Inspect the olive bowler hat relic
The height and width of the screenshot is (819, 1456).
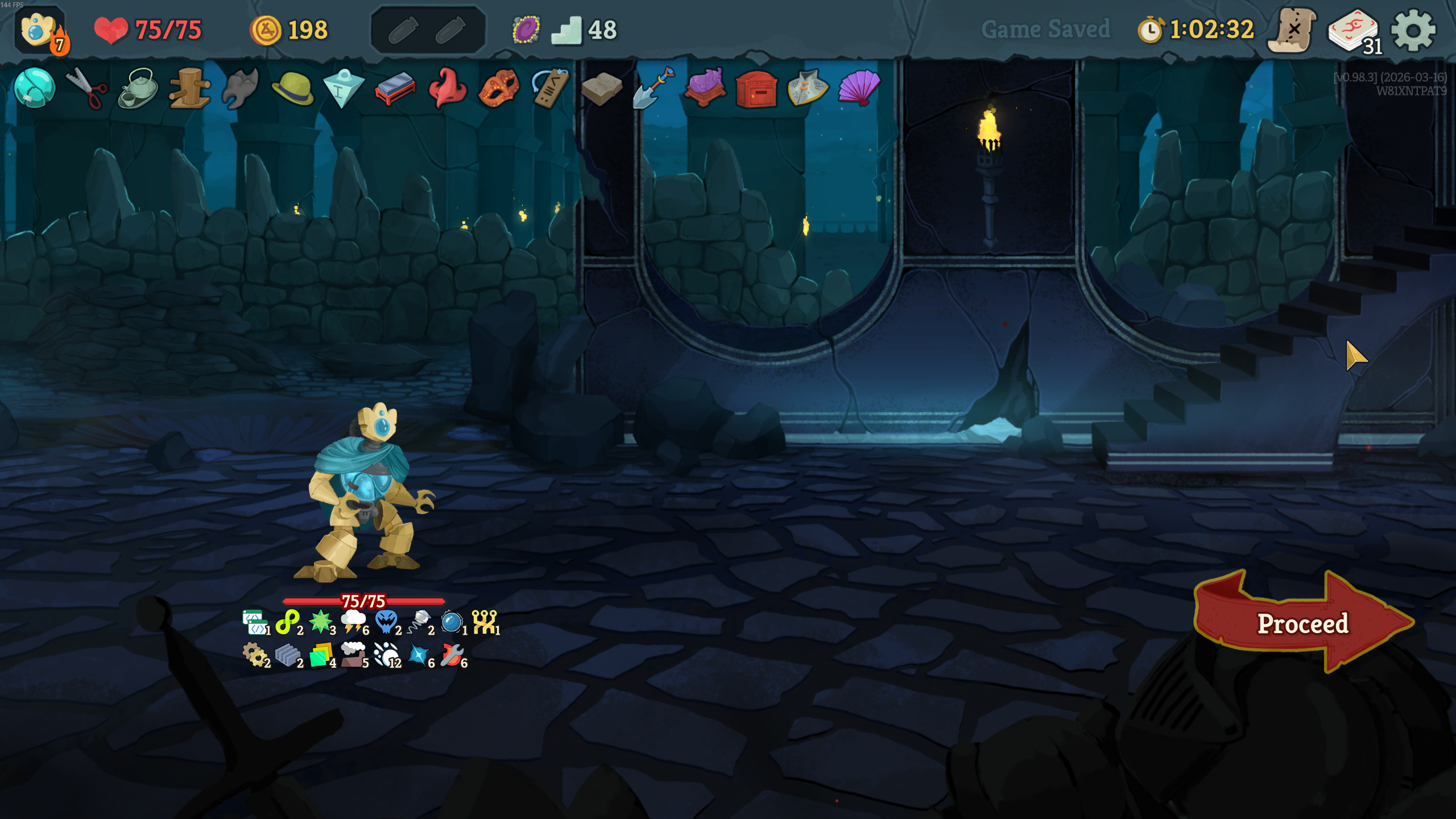coord(292,88)
